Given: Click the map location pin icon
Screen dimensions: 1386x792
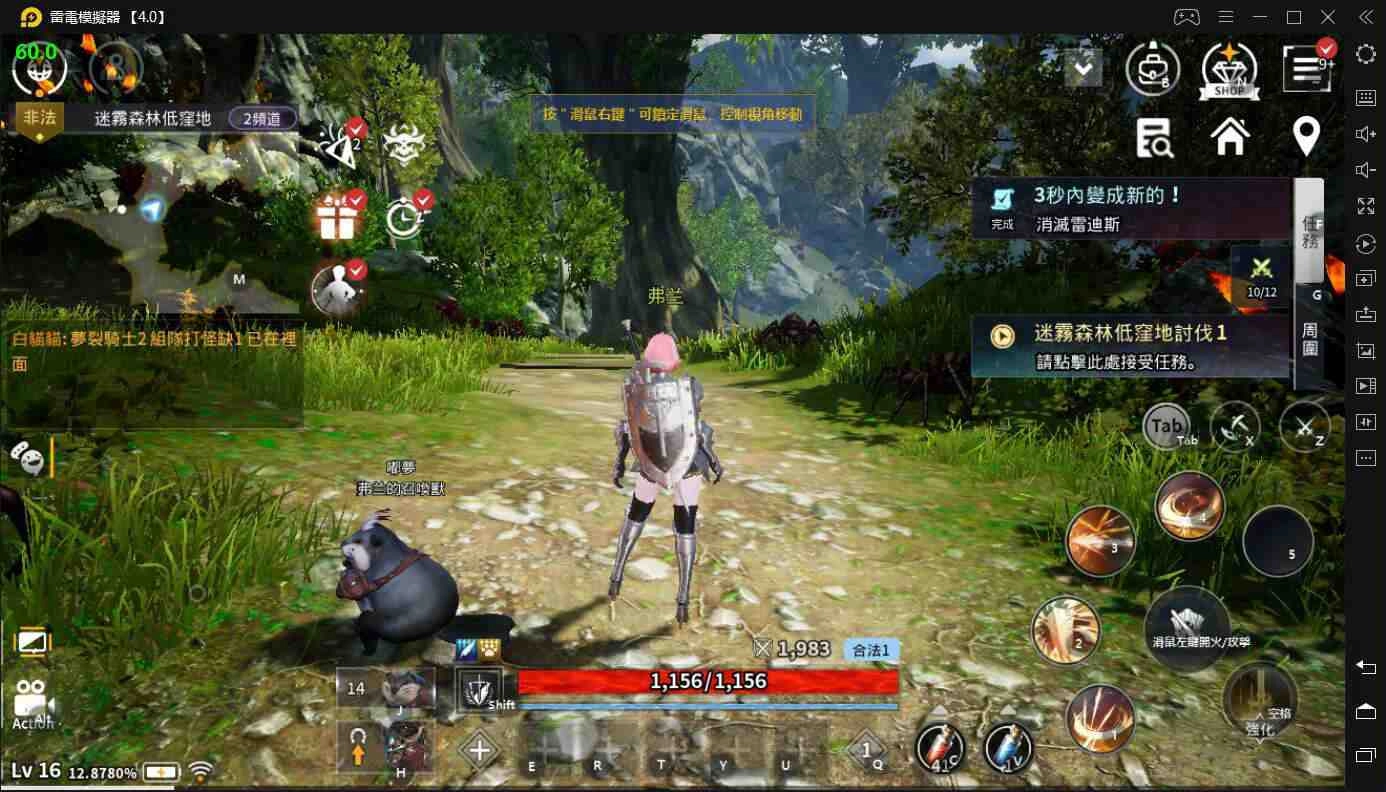Looking at the screenshot, I should pyautogui.click(x=1306, y=136).
